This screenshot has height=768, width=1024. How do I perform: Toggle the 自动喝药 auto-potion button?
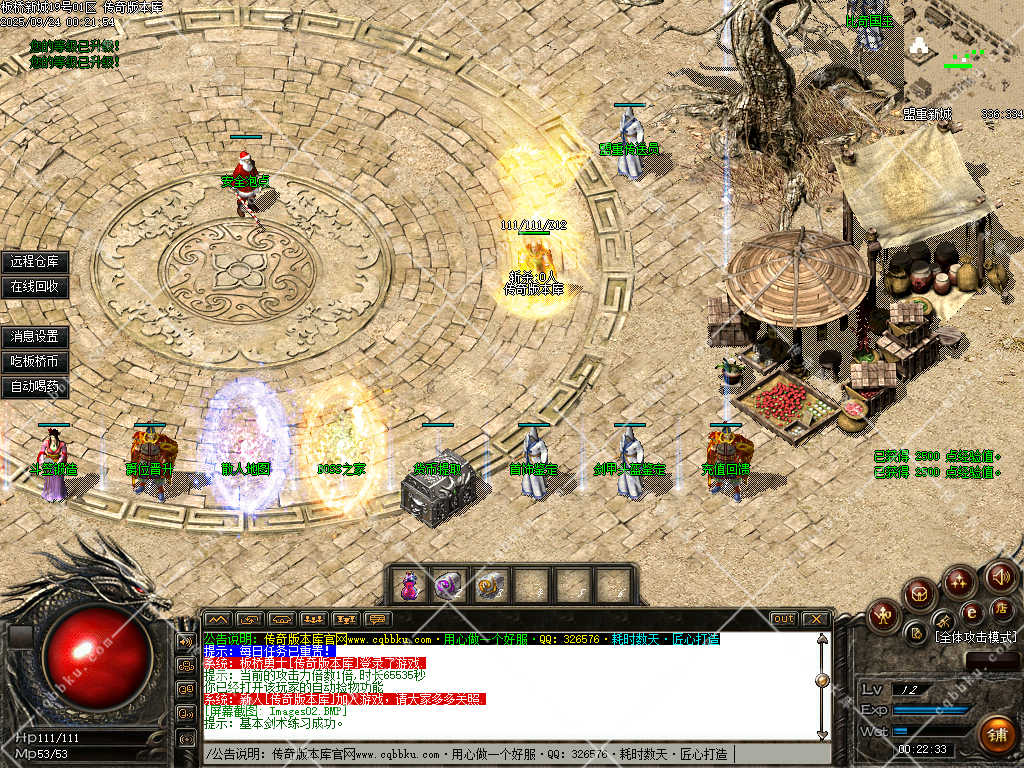click(x=35, y=387)
